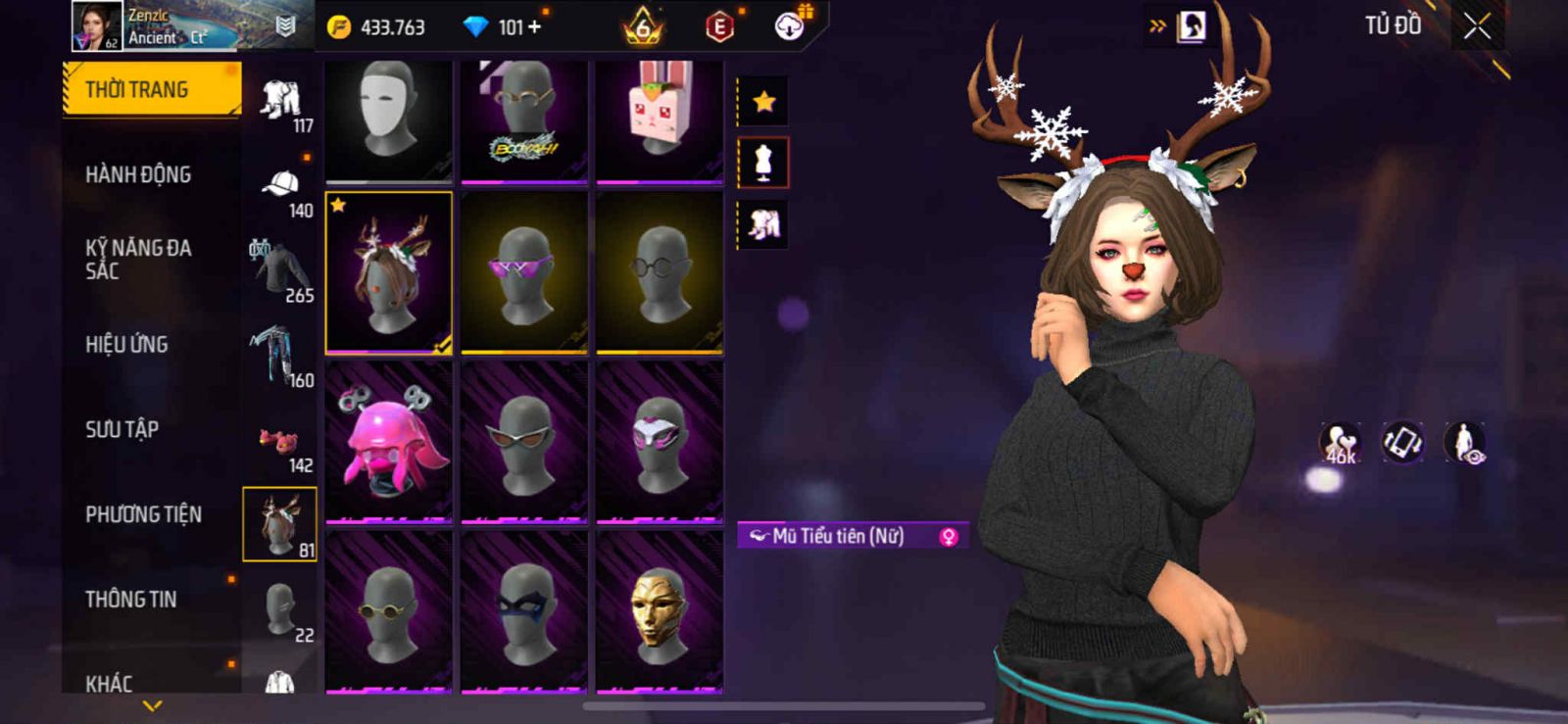Show favorites with the star filter
The height and width of the screenshot is (724, 1568).
click(x=763, y=101)
